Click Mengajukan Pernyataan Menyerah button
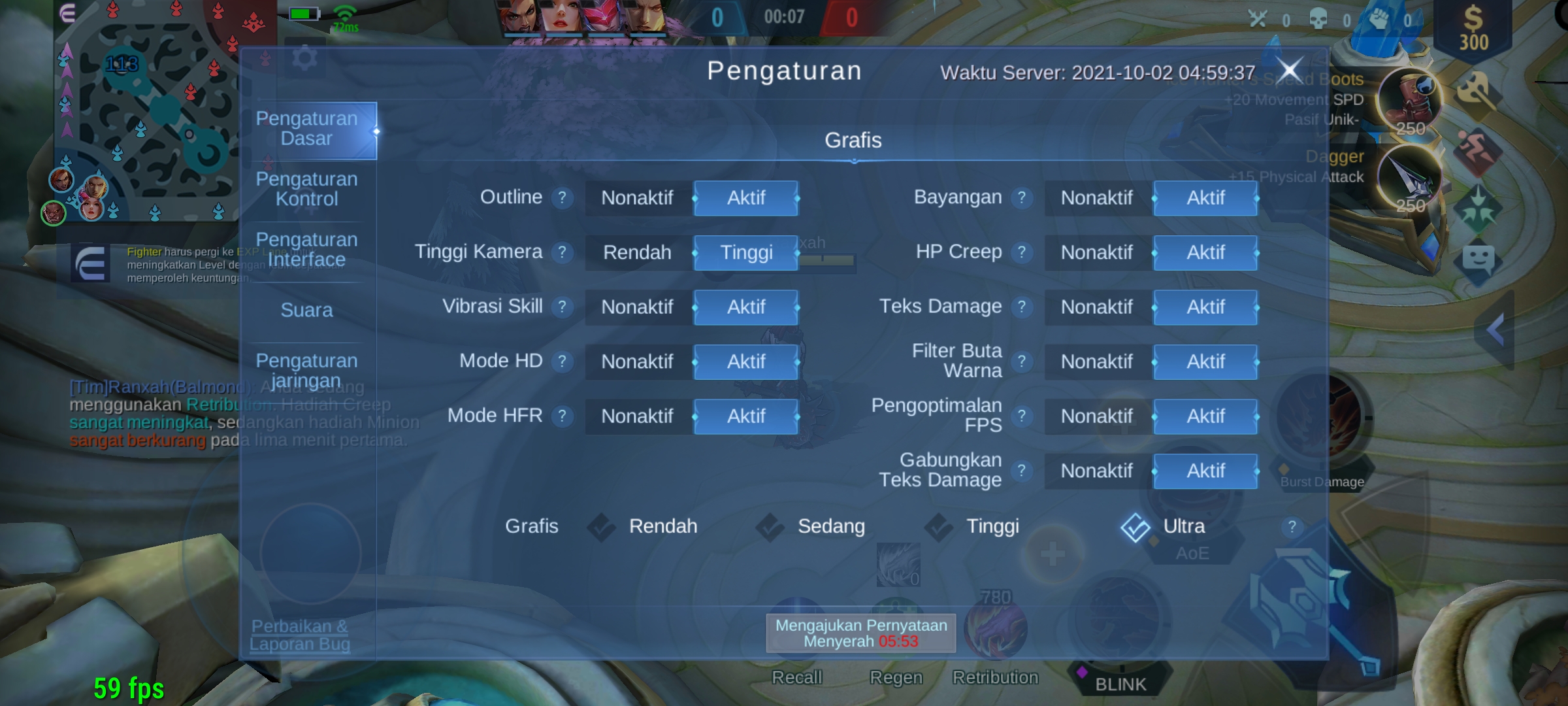The height and width of the screenshot is (706, 1568). [x=861, y=632]
